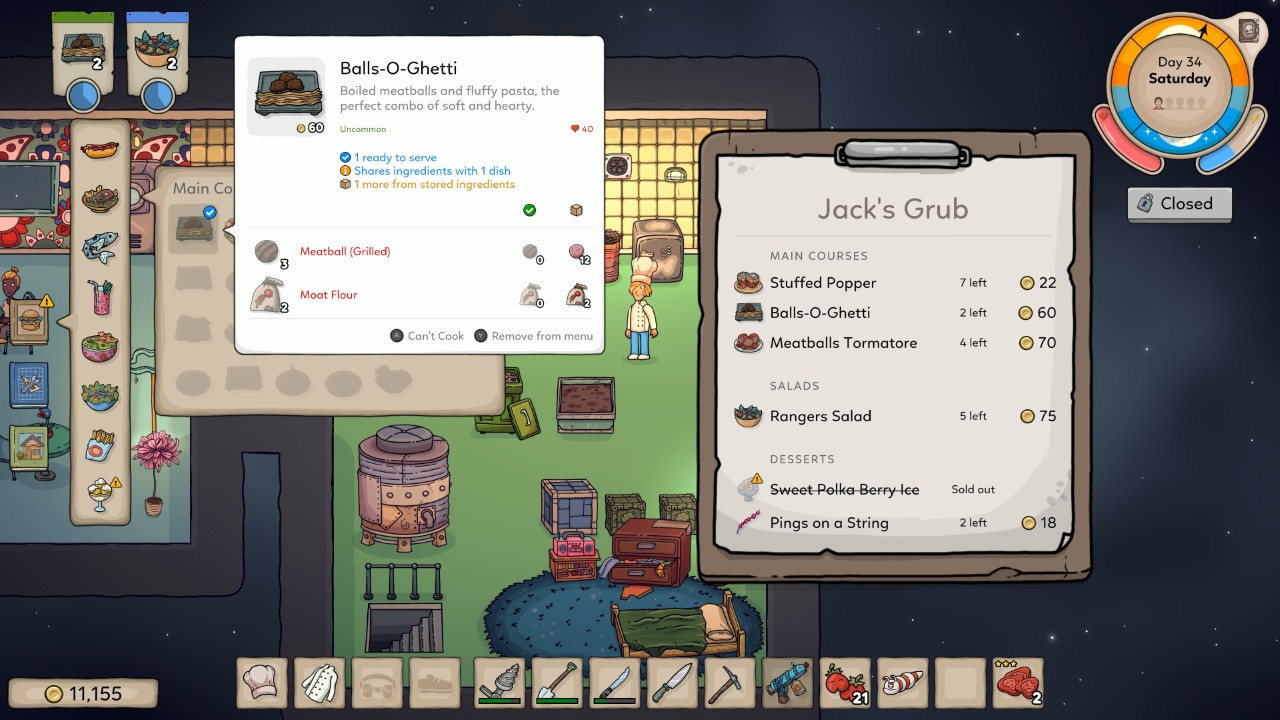Click the blue checkmark on the selected Main Courses dish
1280x720 pixels.
[x=209, y=212]
